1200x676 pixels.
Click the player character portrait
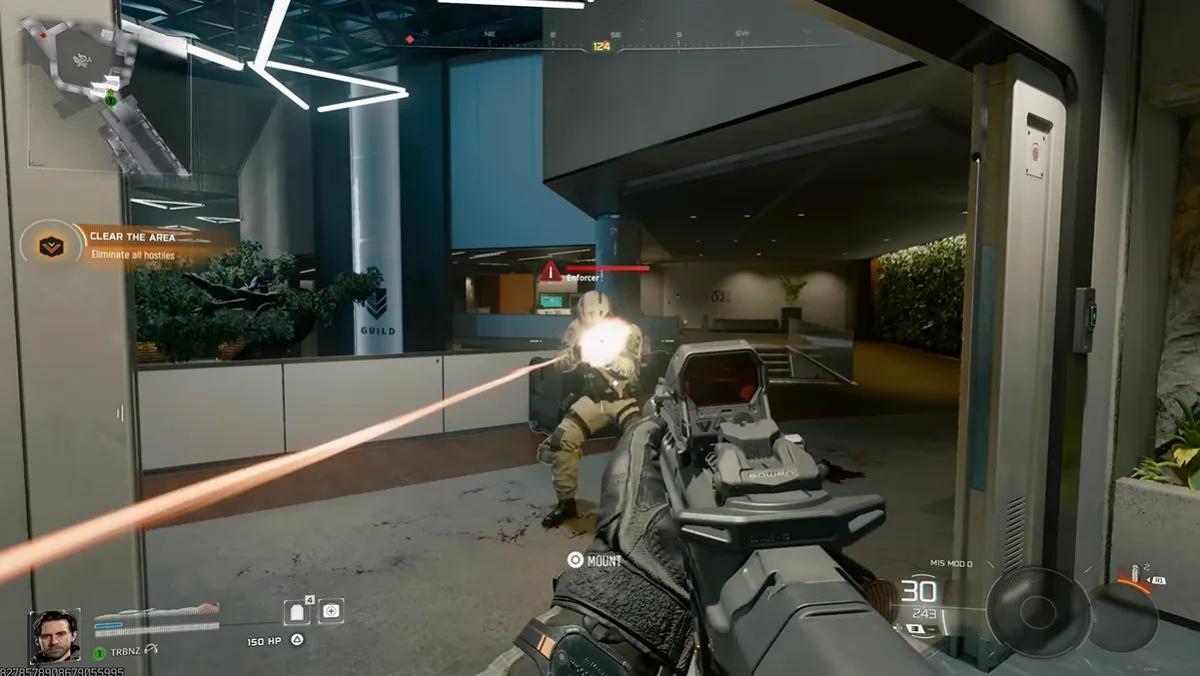pyautogui.click(x=55, y=636)
